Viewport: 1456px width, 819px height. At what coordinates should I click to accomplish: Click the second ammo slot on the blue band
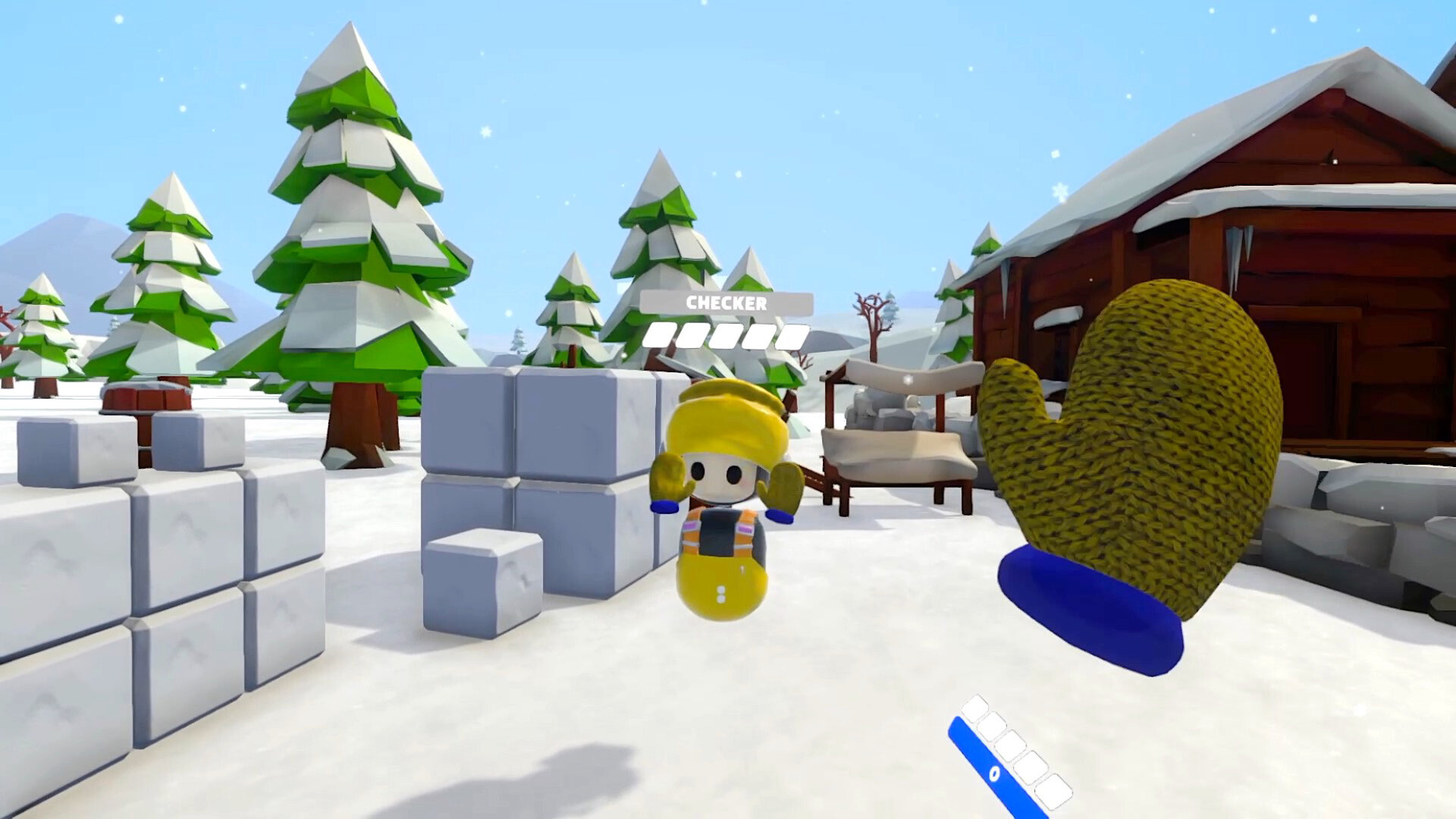click(993, 726)
